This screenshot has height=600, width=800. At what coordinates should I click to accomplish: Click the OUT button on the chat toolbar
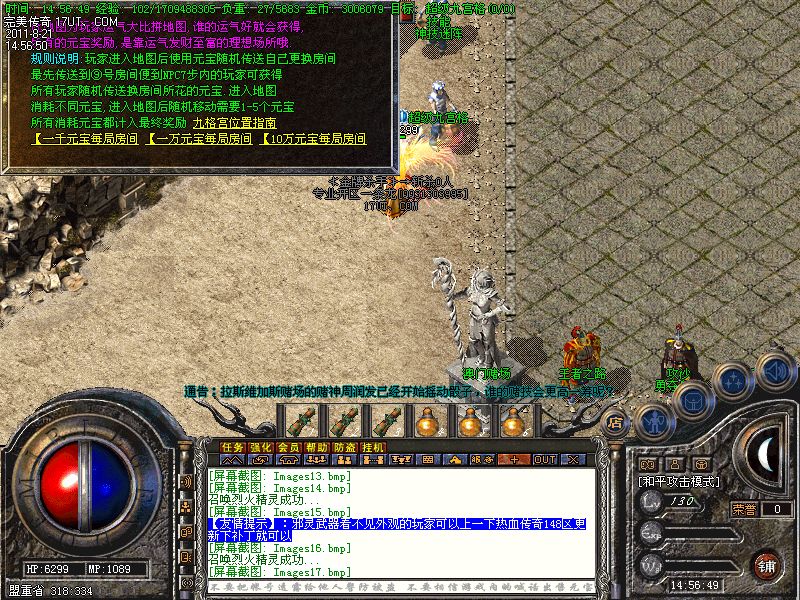pos(544,460)
